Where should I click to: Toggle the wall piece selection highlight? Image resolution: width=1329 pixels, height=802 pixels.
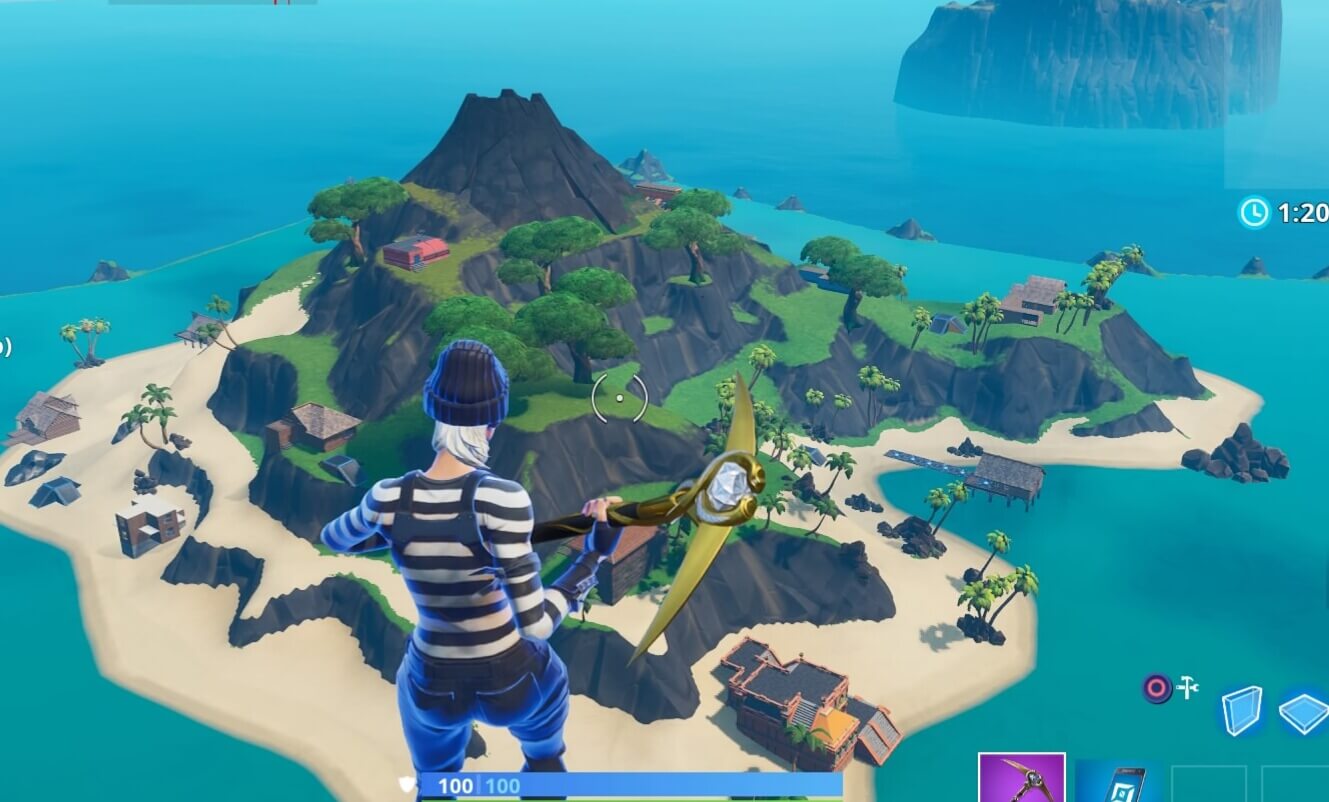click(x=1240, y=711)
